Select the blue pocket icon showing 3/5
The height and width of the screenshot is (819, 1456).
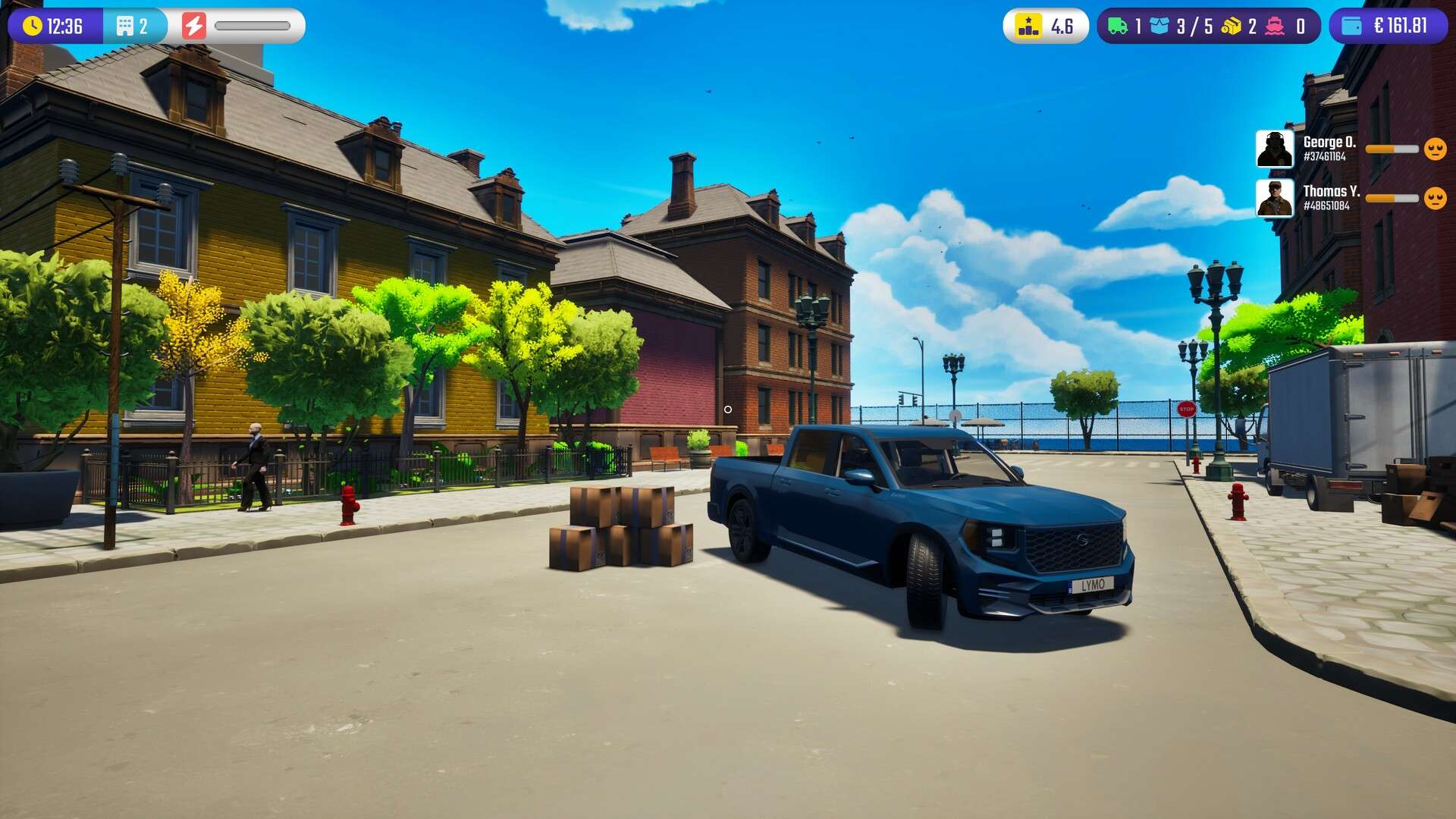[x=1157, y=24]
